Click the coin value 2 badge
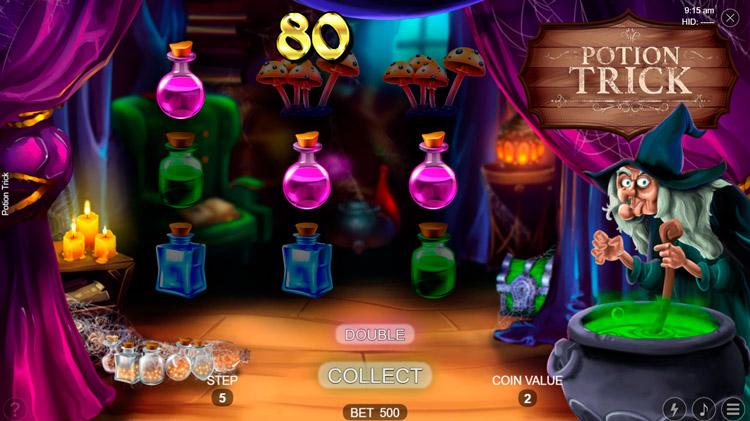Image resolution: width=750 pixels, height=421 pixels. [527, 398]
